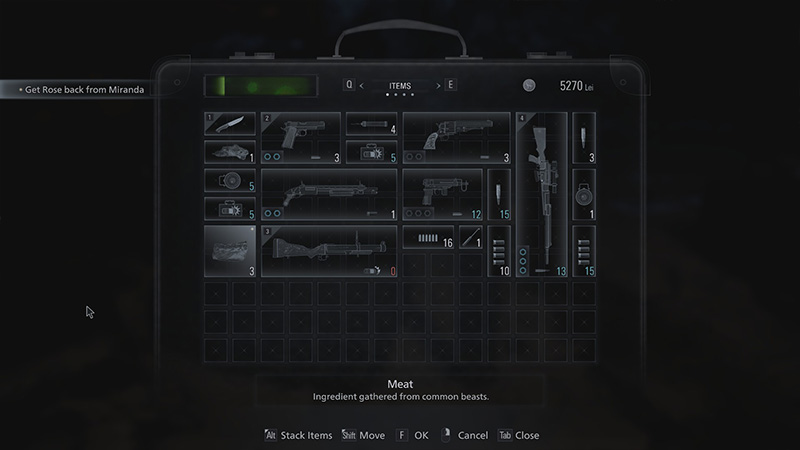Select the lockpick item

click(x=470, y=237)
